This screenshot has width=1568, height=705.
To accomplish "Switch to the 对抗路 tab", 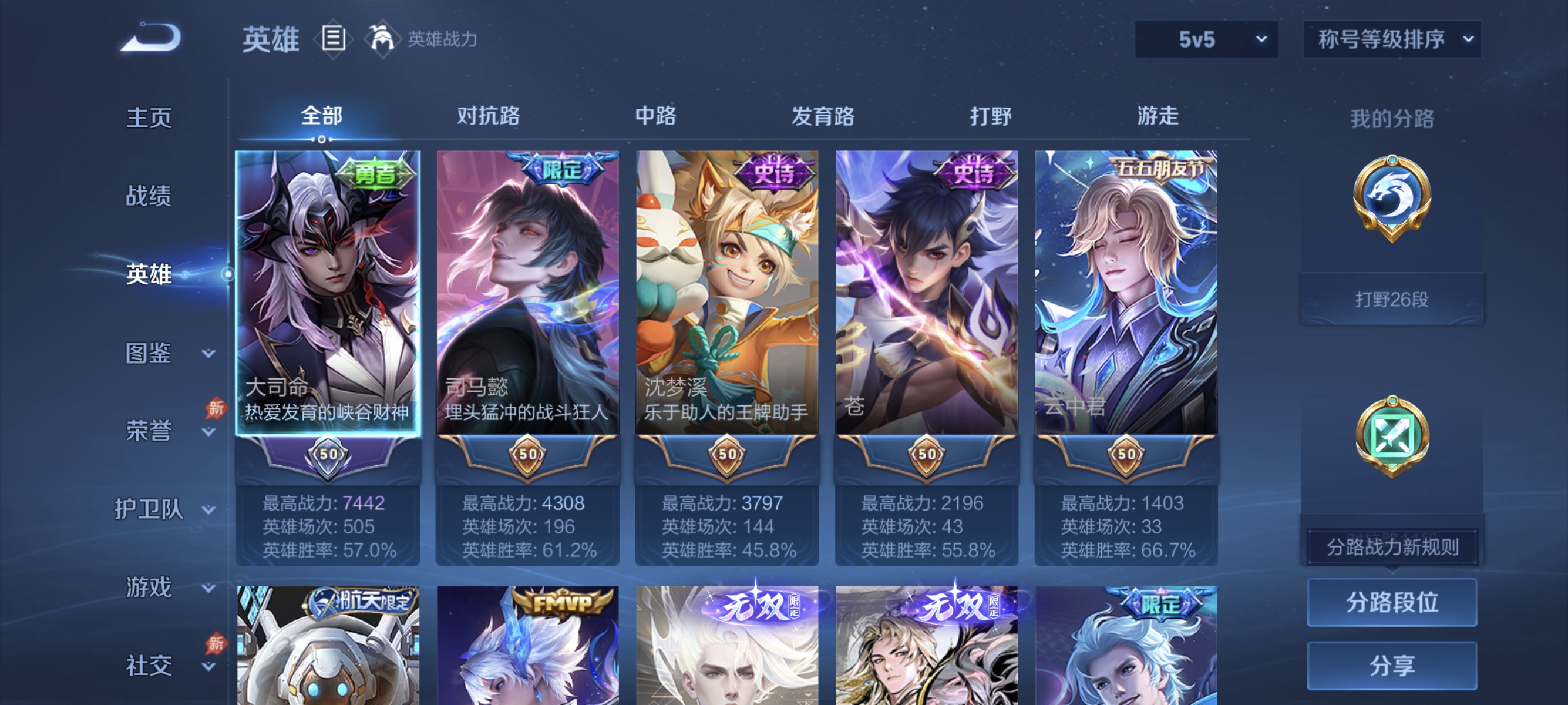I will [x=488, y=116].
